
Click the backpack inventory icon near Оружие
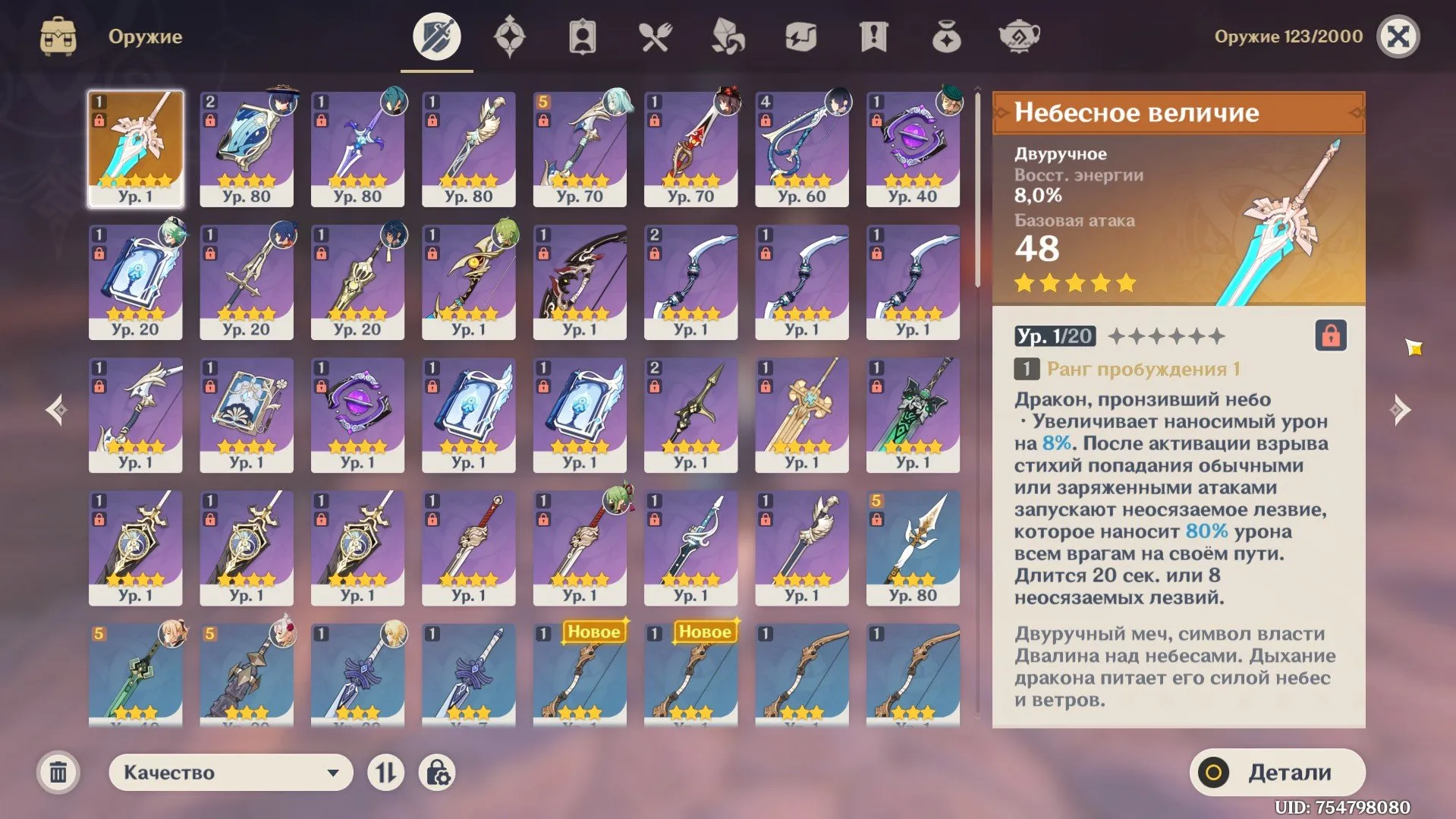(x=57, y=35)
